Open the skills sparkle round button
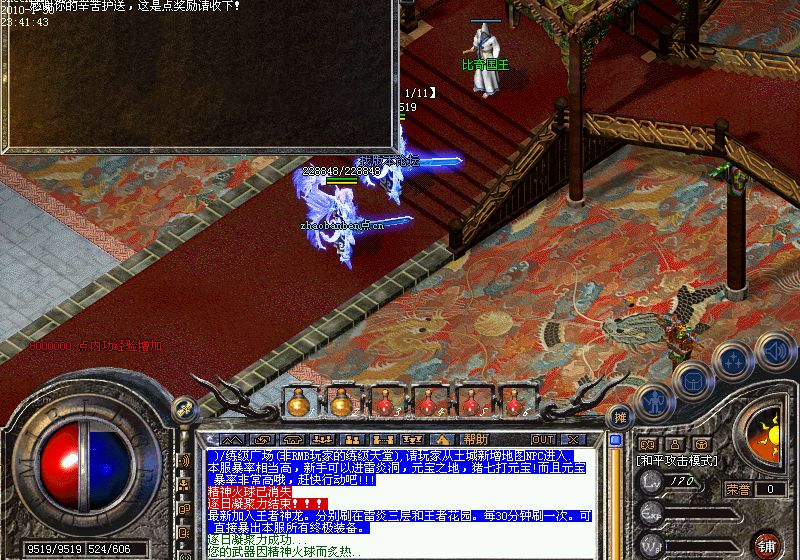 click(734, 358)
